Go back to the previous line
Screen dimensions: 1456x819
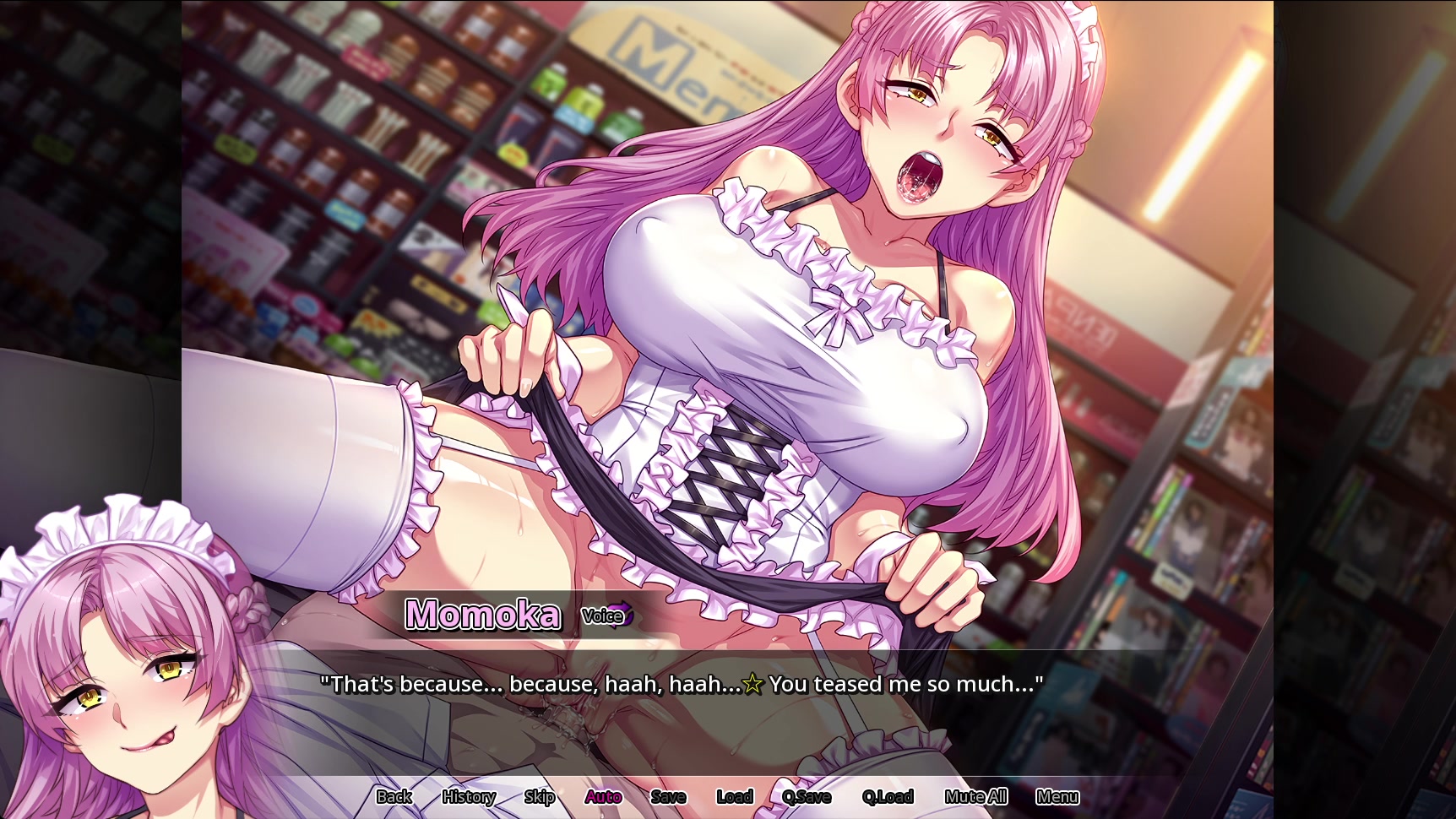click(x=394, y=796)
